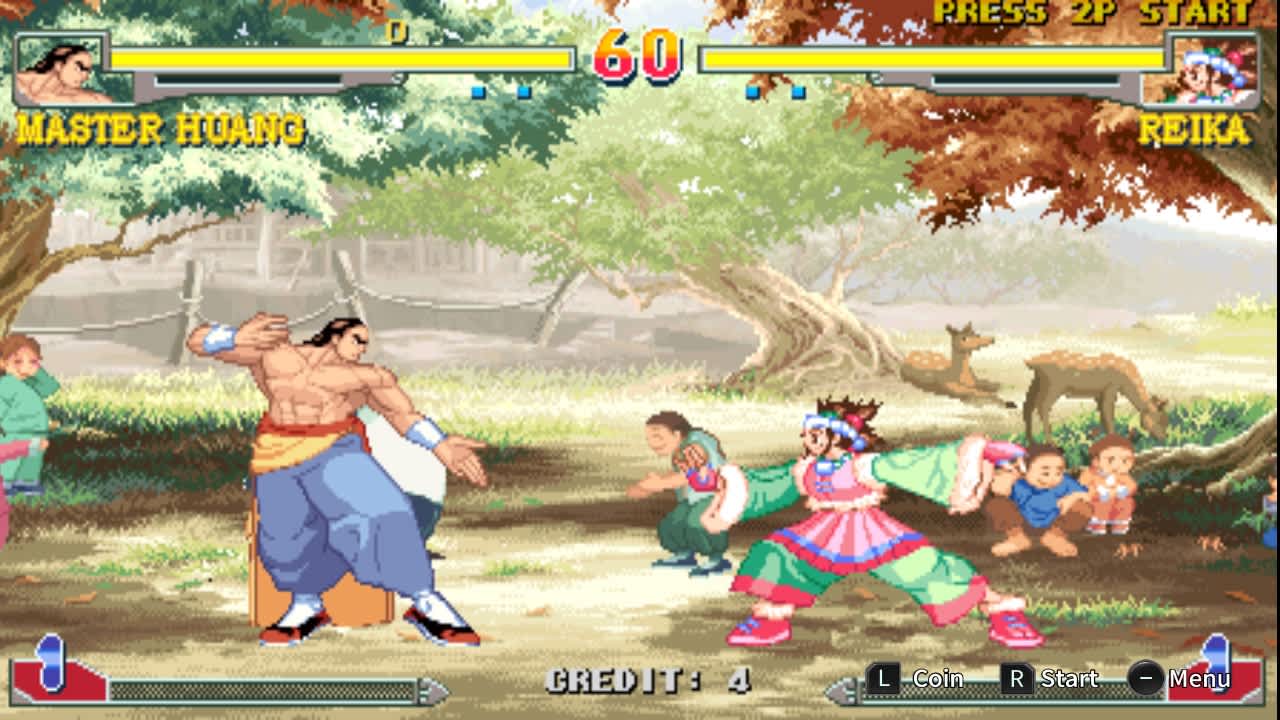Click the MASTER HUANG name label
The image size is (1280, 720).
pyautogui.click(x=160, y=128)
